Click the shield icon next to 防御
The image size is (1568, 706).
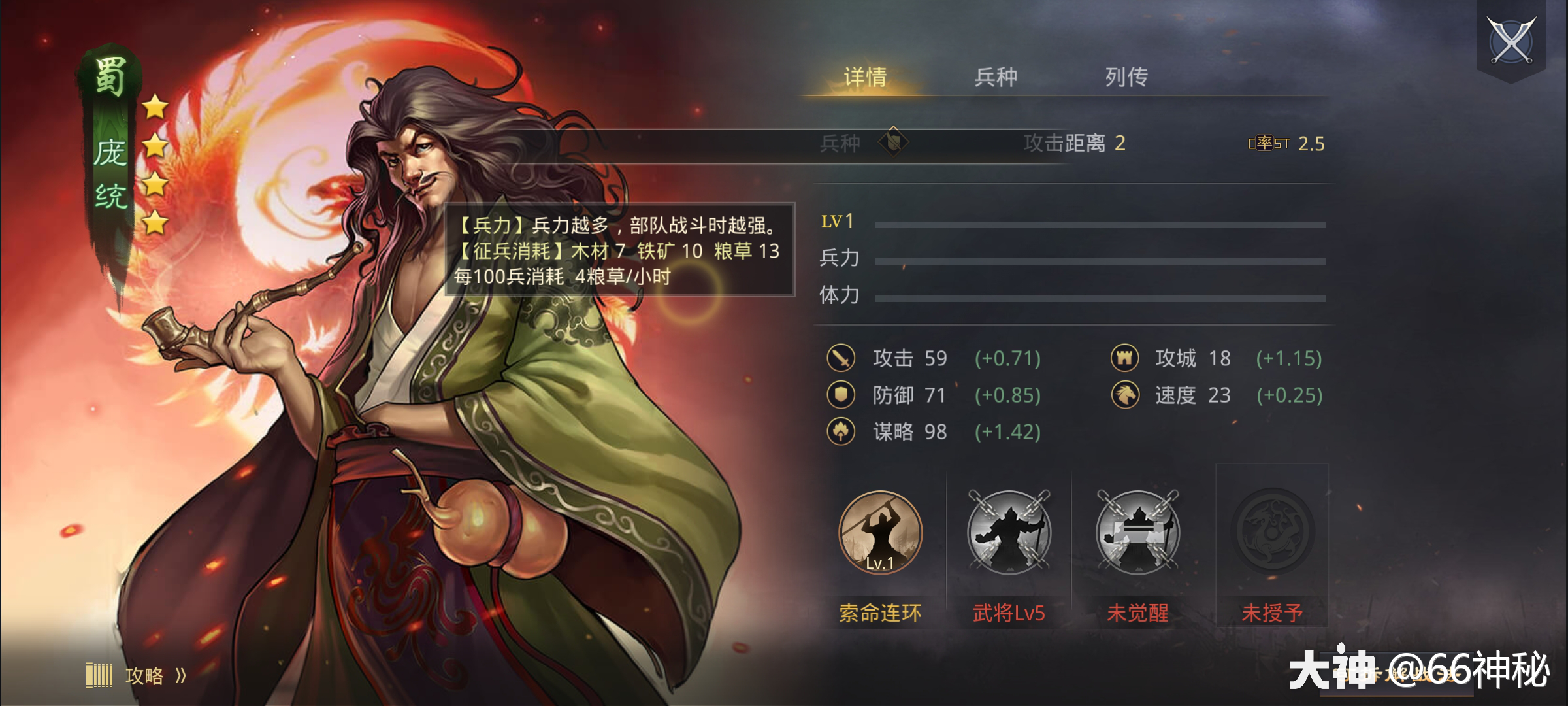pyautogui.click(x=843, y=395)
